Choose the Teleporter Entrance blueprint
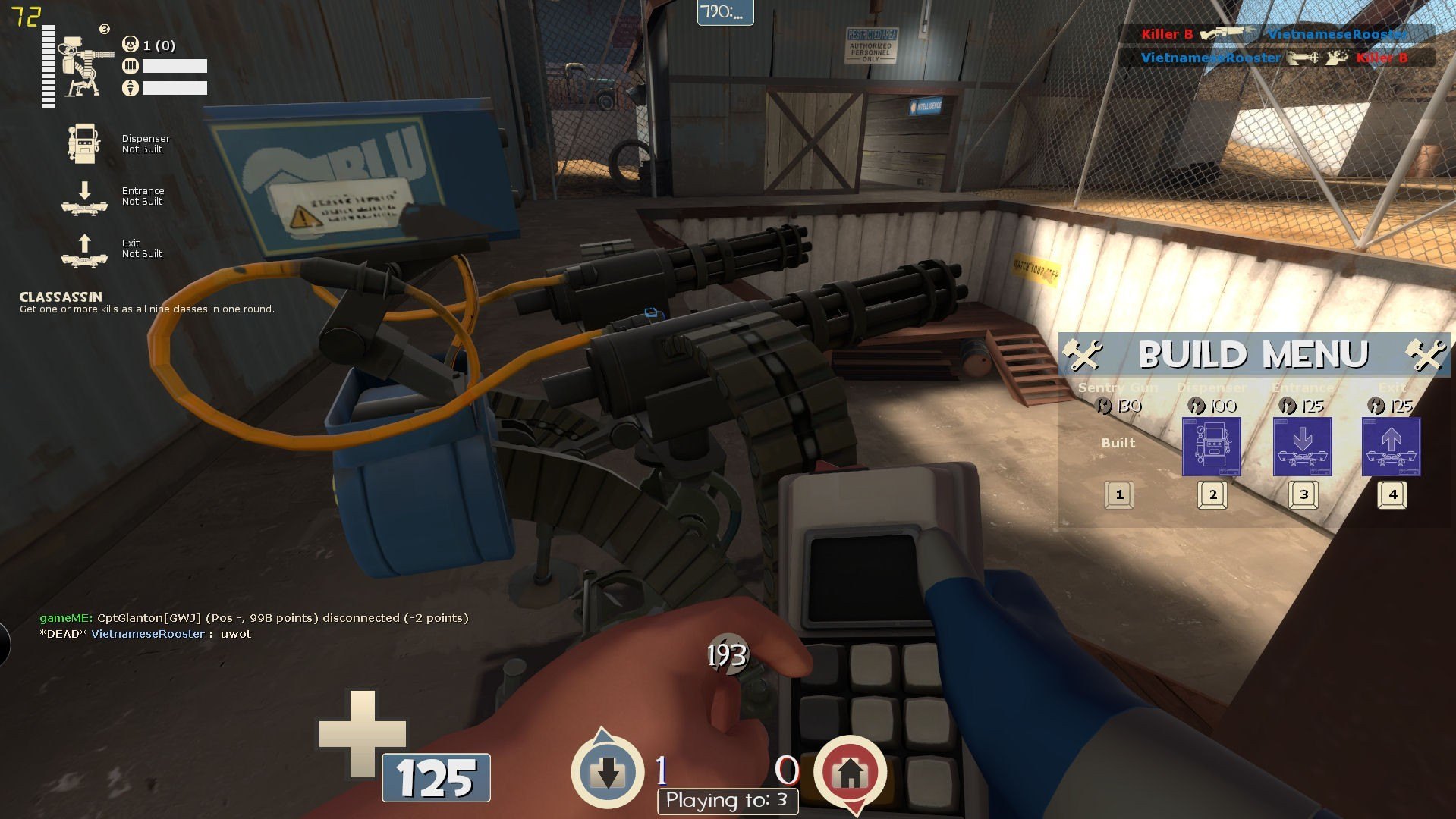Image resolution: width=1456 pixels, height=819 pixels. coord(1302,447)
